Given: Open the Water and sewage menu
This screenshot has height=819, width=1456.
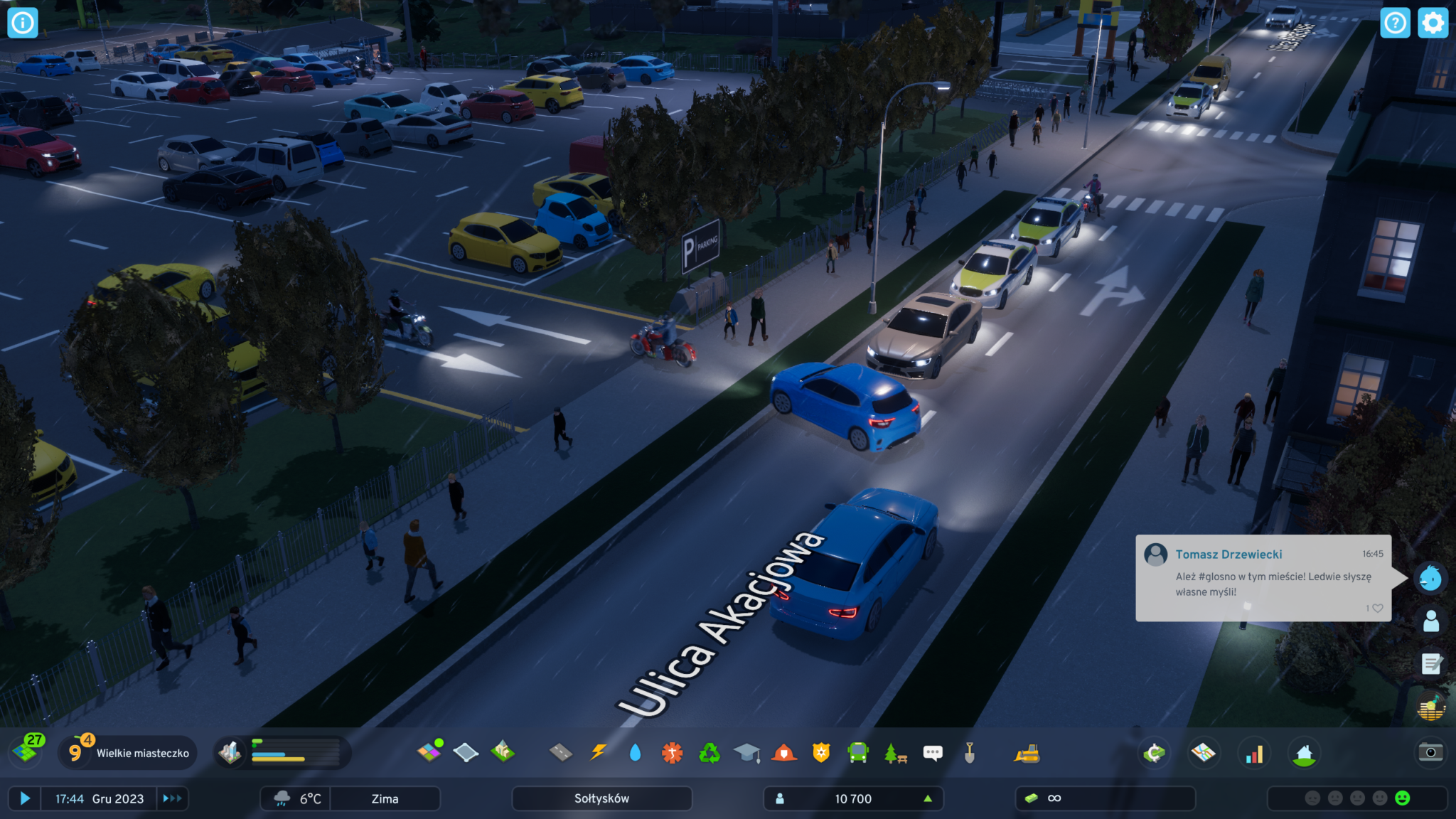Looking at the screenshot, I should [635, 752].
